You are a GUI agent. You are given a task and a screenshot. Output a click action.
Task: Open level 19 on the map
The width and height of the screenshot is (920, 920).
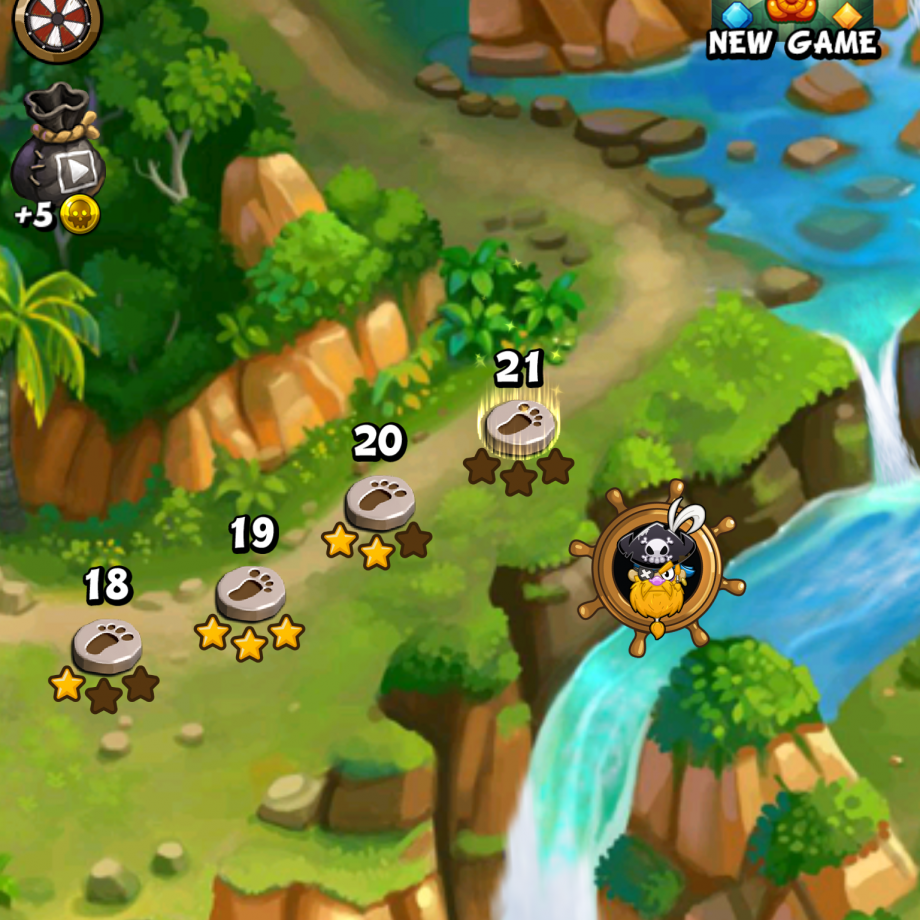click(250, 592)
